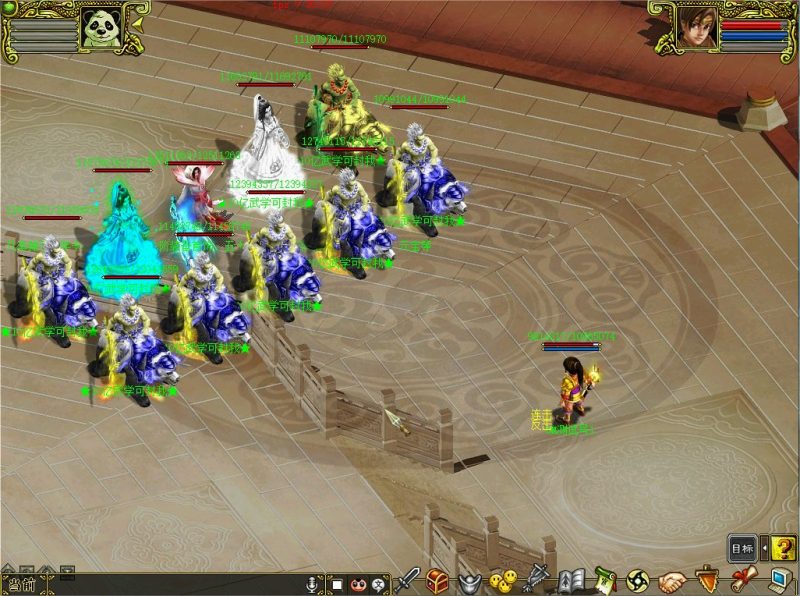Toggle the microphone voice icon

click(312, 584)
